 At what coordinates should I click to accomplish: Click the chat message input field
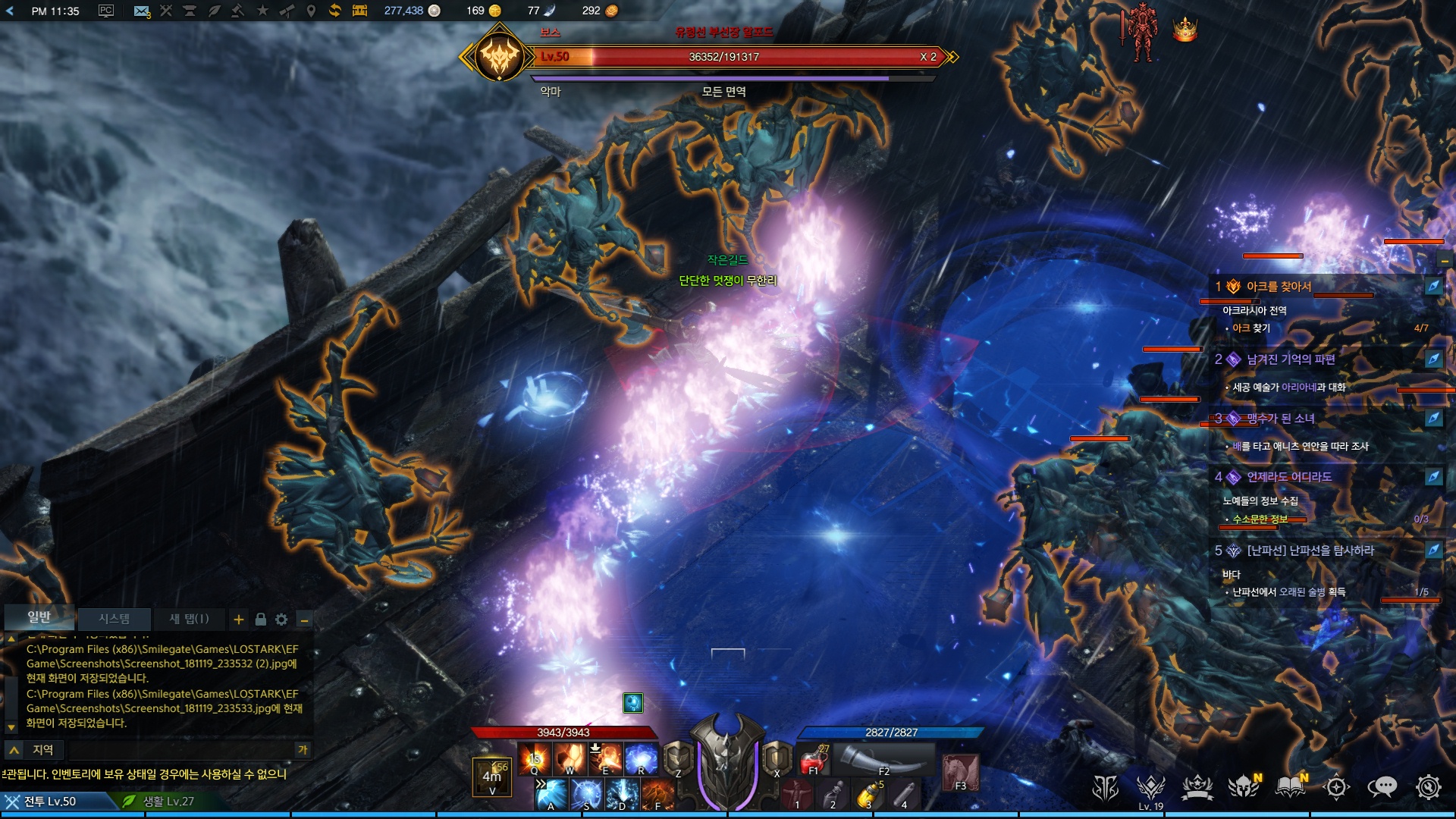[x=180, y=750]
